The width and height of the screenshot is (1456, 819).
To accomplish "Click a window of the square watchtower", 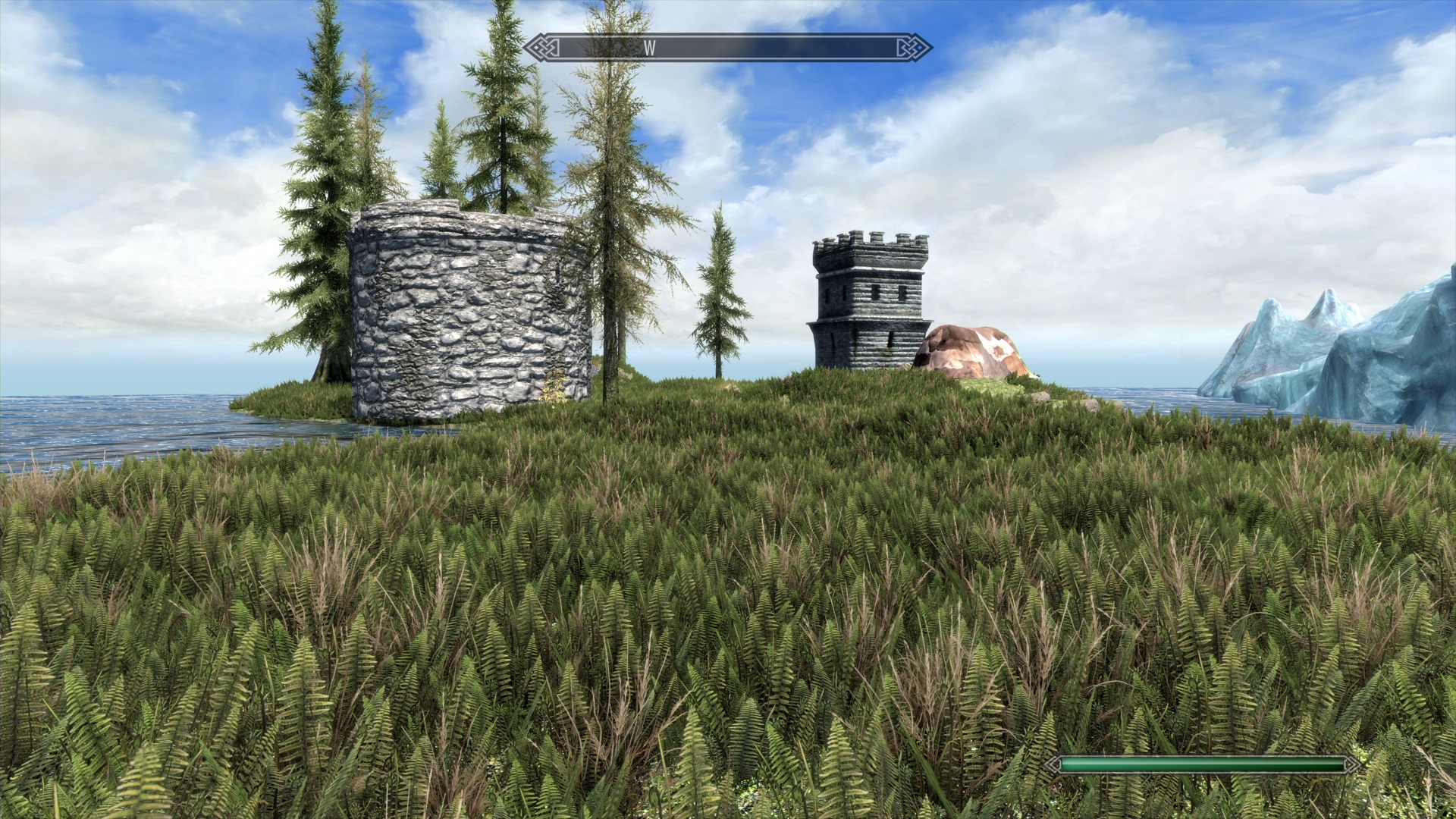I will [x=874, y=292].
